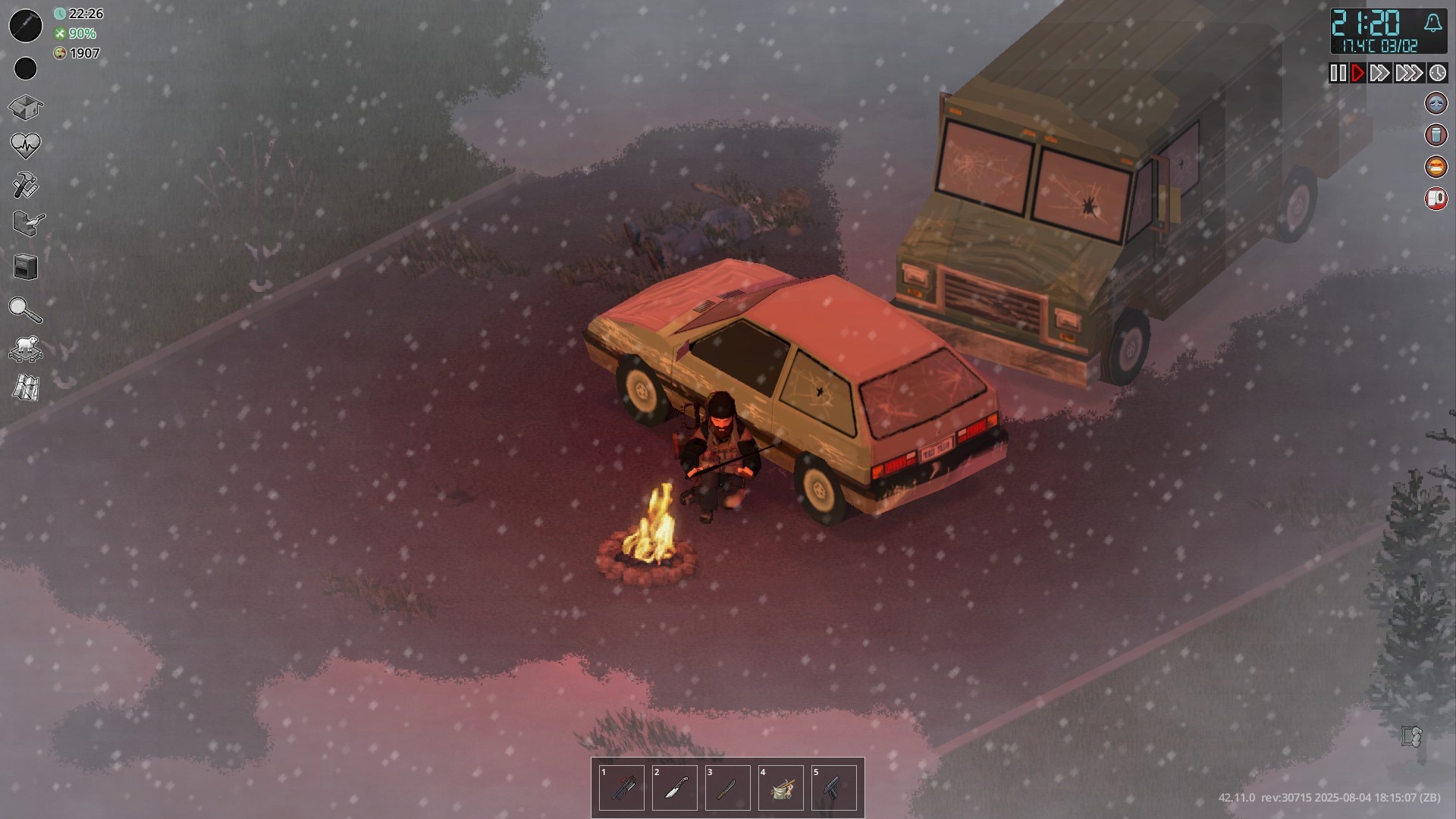Open the primary hand weapon slot
Image resolution: width=1456 pixels, height=819 pixels.
click(x=25, y=27)
